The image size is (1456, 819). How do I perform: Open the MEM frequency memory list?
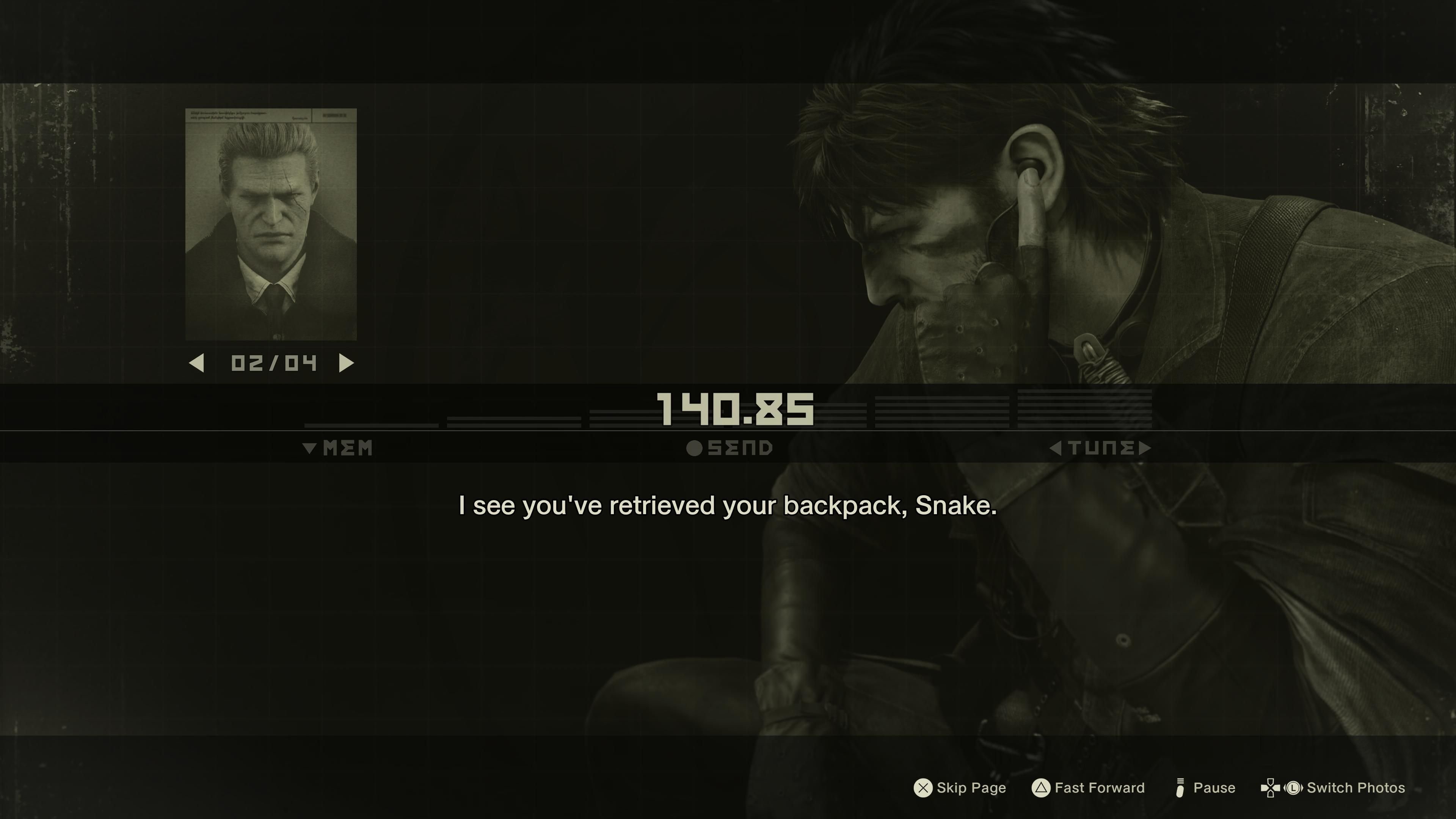click(x=339, y=448)
